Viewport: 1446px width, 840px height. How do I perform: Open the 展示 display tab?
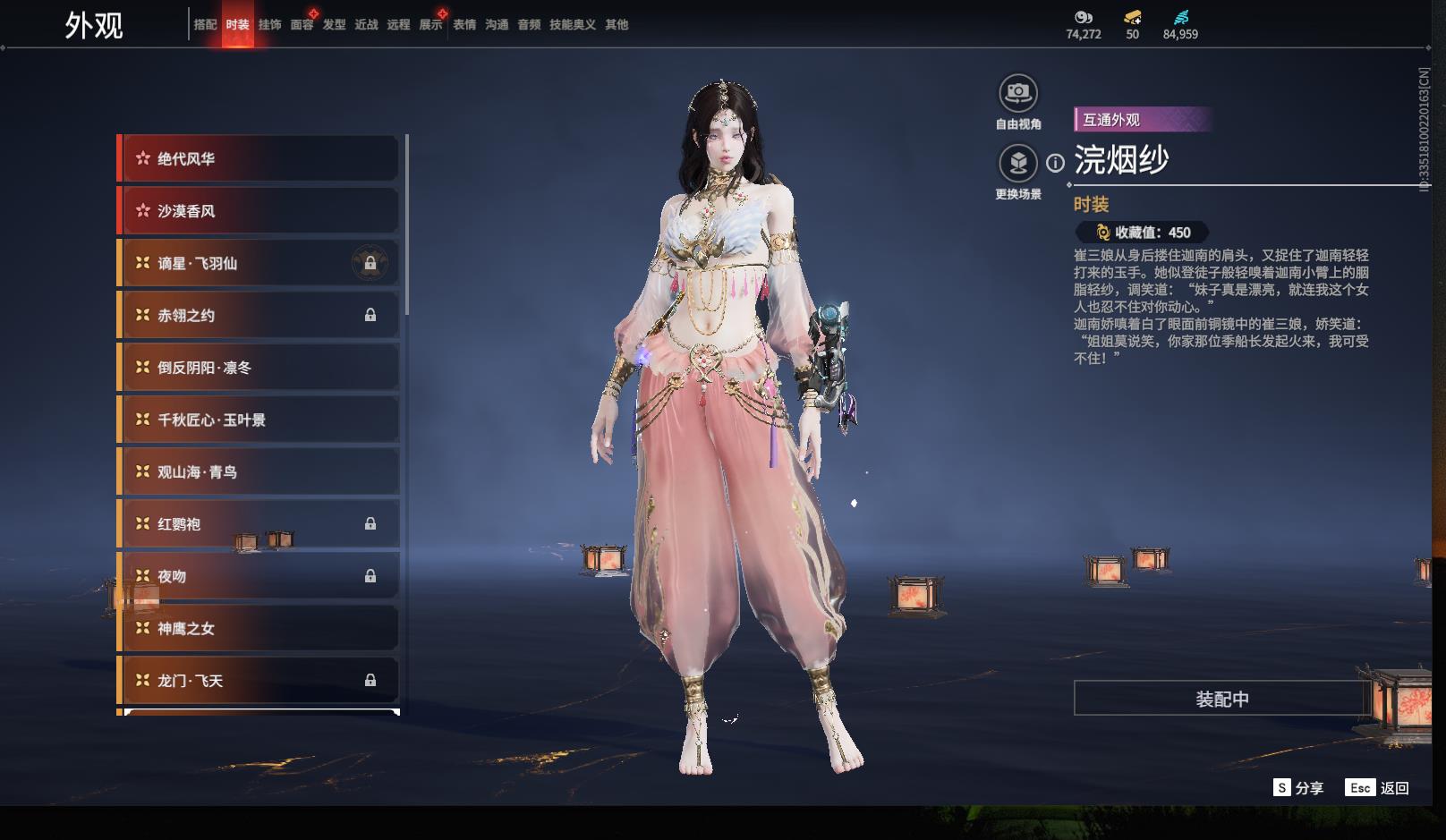[430, 25]
